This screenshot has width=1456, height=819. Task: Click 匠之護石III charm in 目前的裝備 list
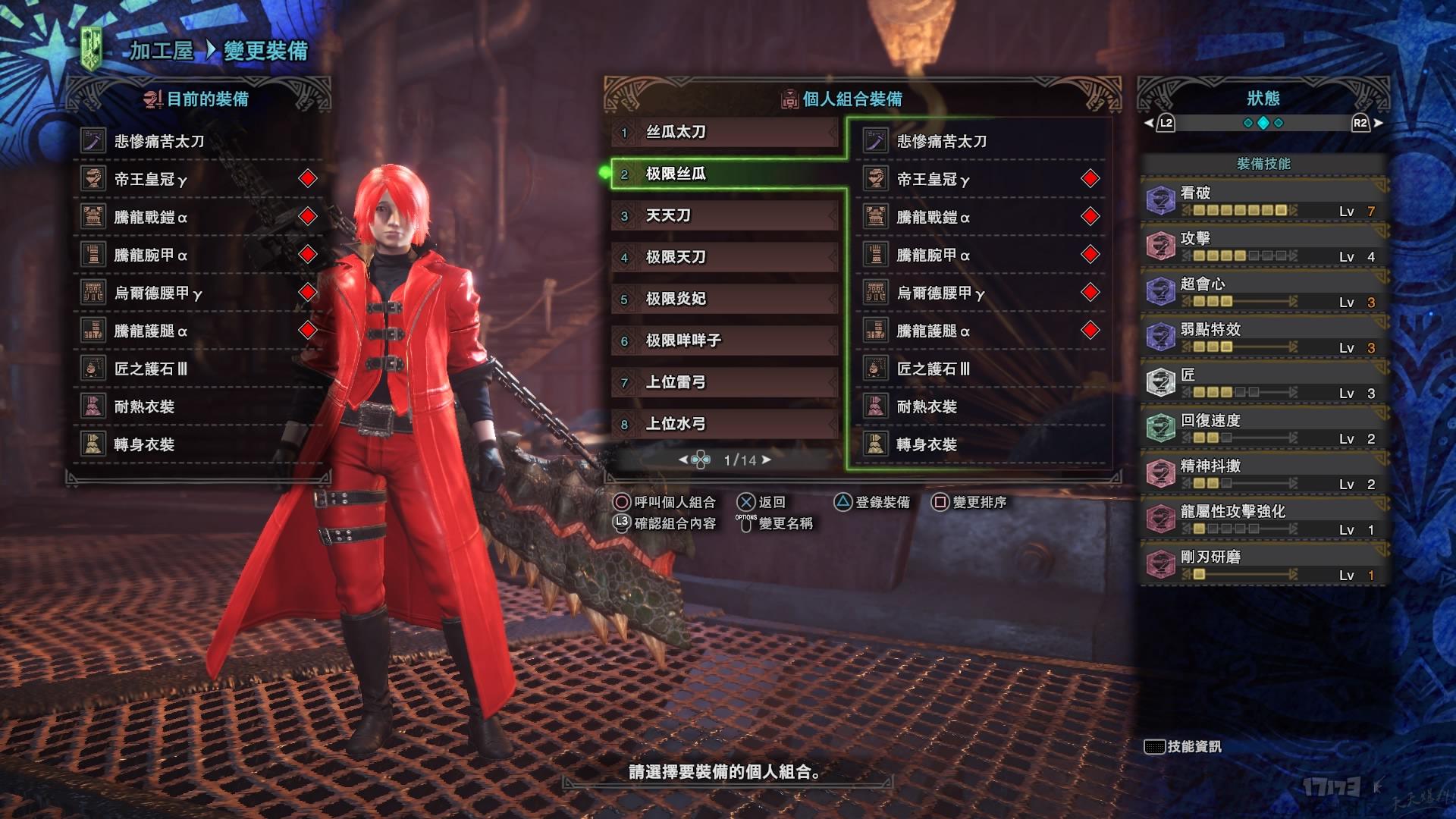(x=197, y=369)
